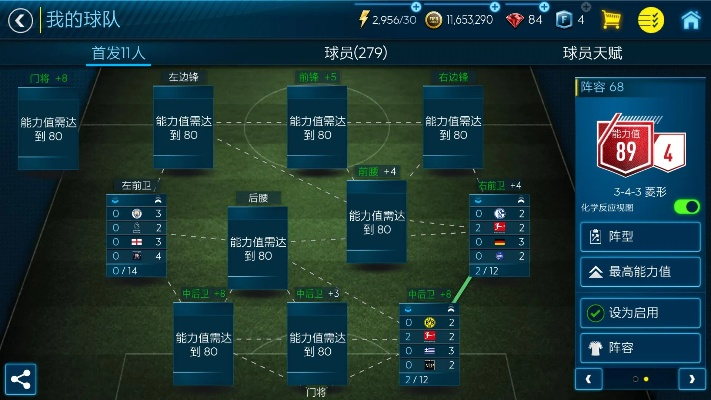
Task: Open the yellow list menu icon
Action: [651, 19]
